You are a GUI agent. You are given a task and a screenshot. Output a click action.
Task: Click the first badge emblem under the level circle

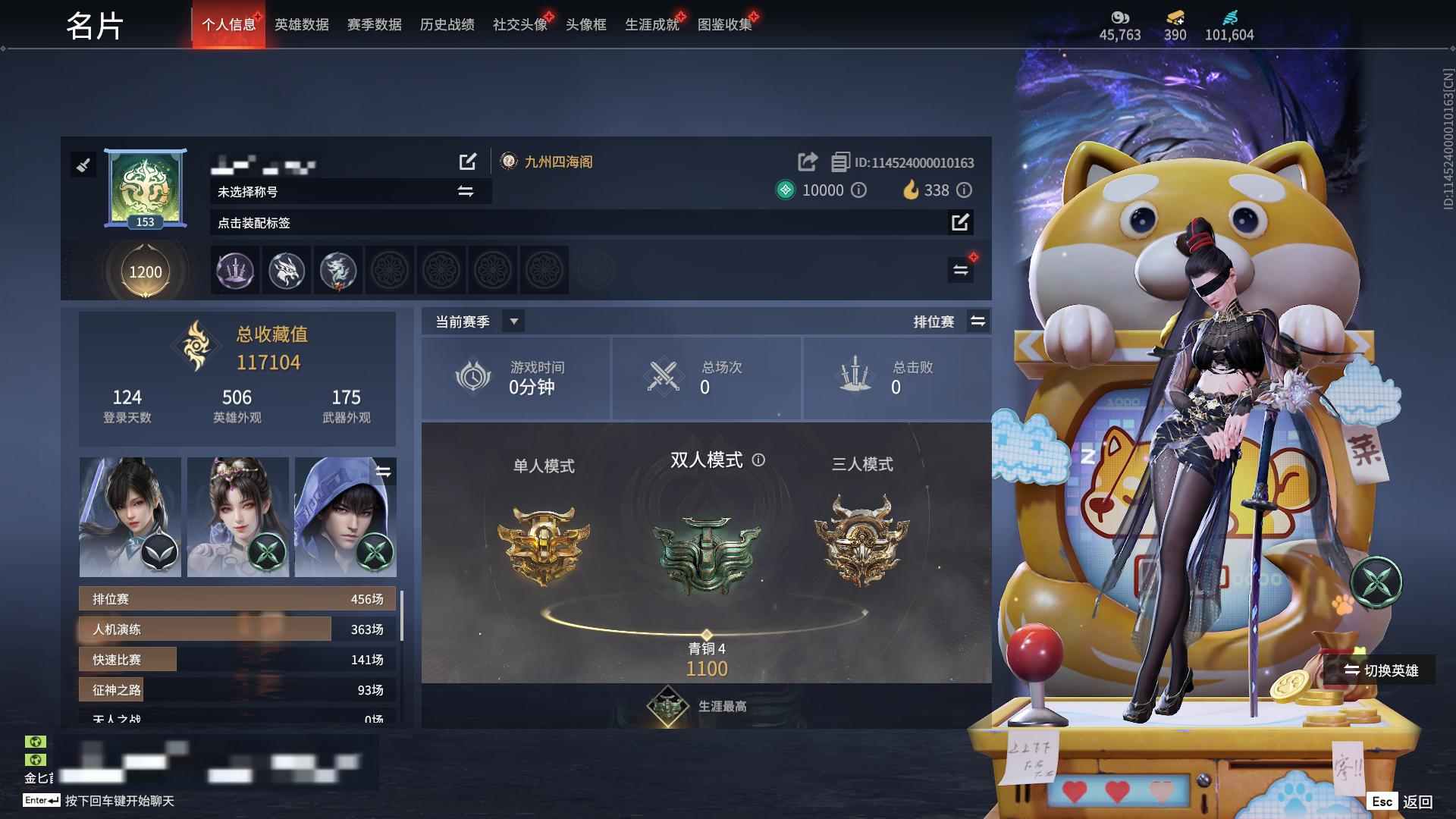pyautogui.click(x=235, y=271)
